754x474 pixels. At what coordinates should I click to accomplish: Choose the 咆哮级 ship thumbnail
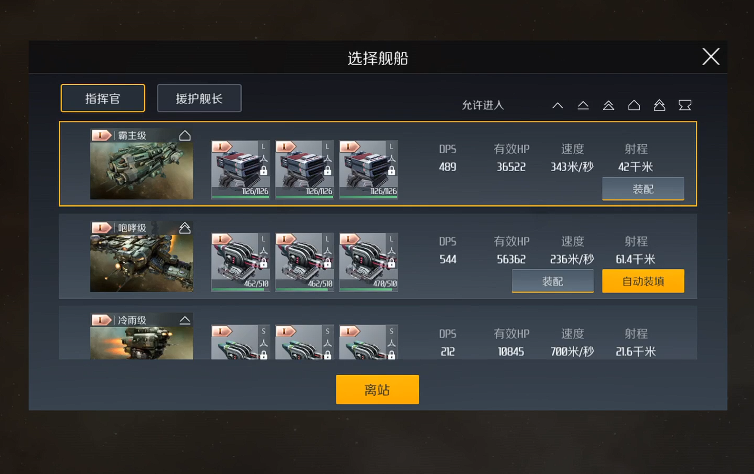pyautogui.click(x=141, y=259)
